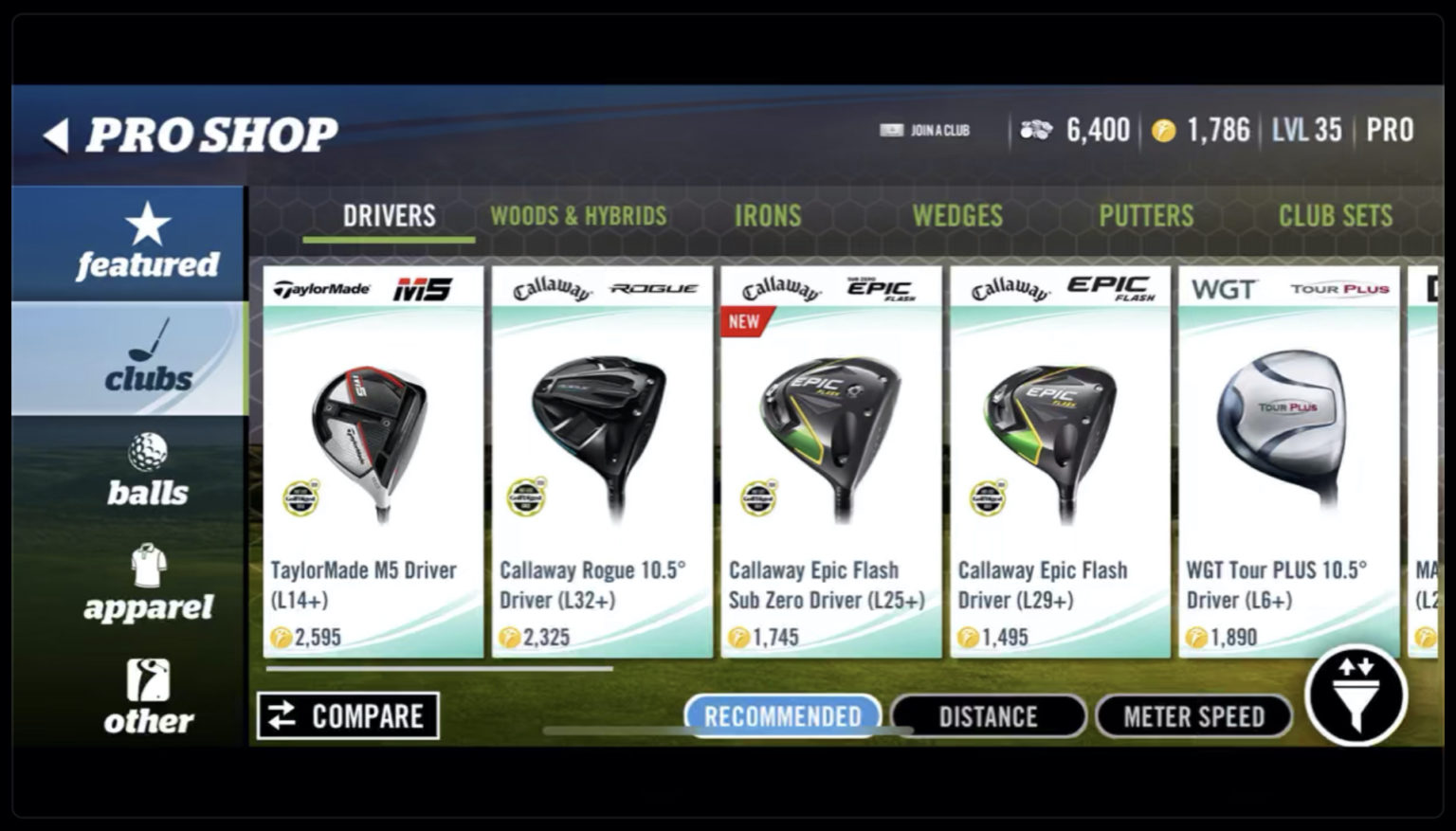Viewport: 1456px width, 831px height.
Task: Switch to the Club Sets tab
Action: click(x=1337, y=216)
